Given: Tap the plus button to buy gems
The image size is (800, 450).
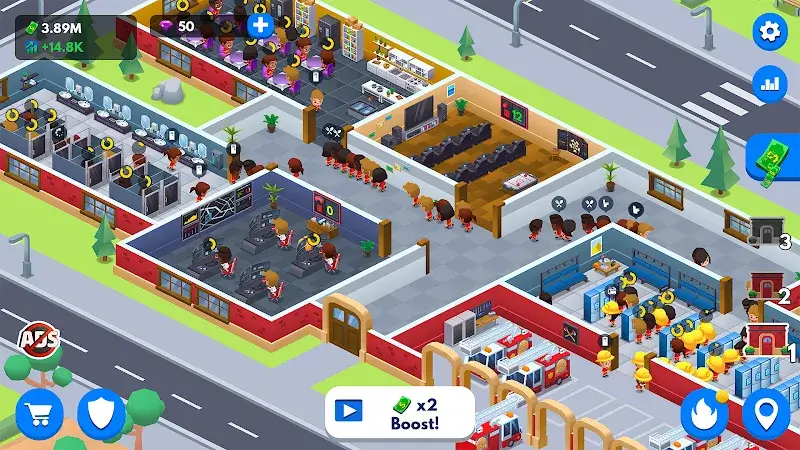Looking at the screenshot, I should pyautogui.click(x=260, y=24).
